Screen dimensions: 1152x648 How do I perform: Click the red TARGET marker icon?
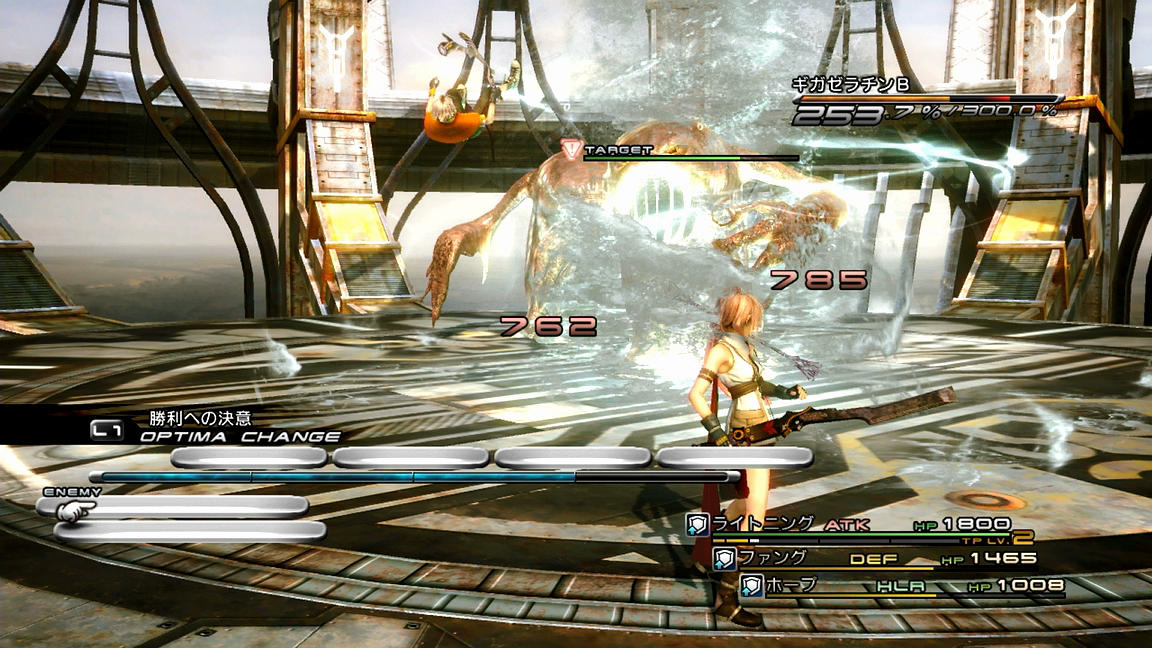(x=571, y=150)
